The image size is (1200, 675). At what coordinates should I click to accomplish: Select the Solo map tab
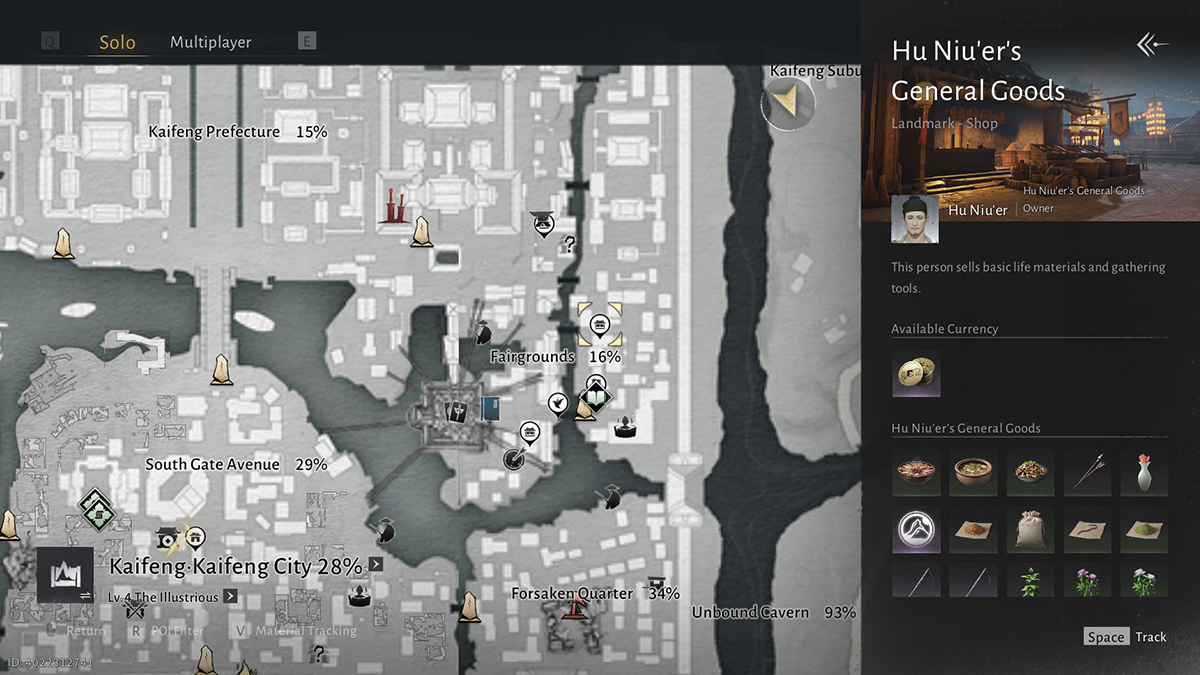point(117,43)
